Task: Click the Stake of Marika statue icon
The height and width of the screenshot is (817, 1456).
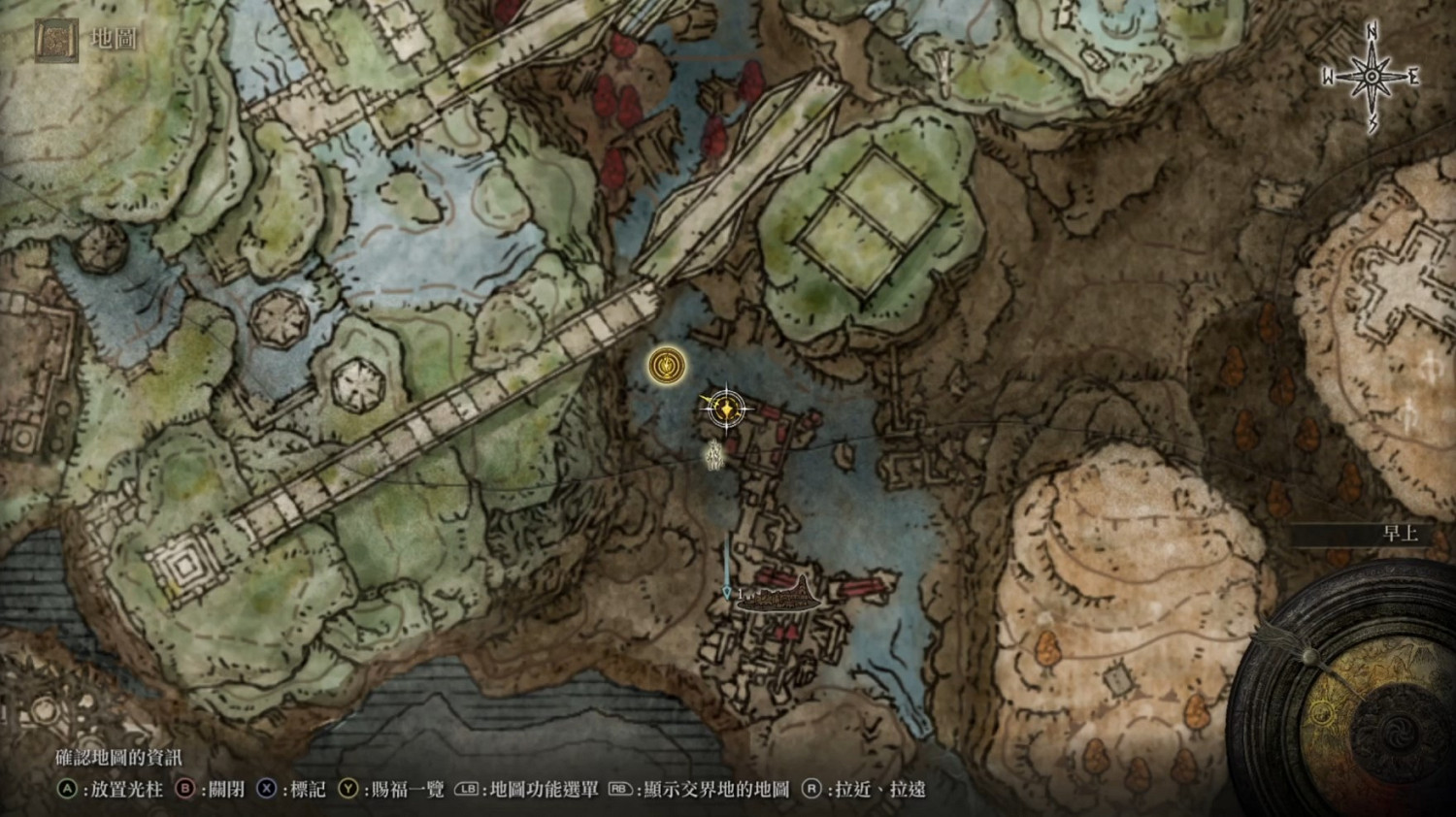Action: (x=713, y=456)
